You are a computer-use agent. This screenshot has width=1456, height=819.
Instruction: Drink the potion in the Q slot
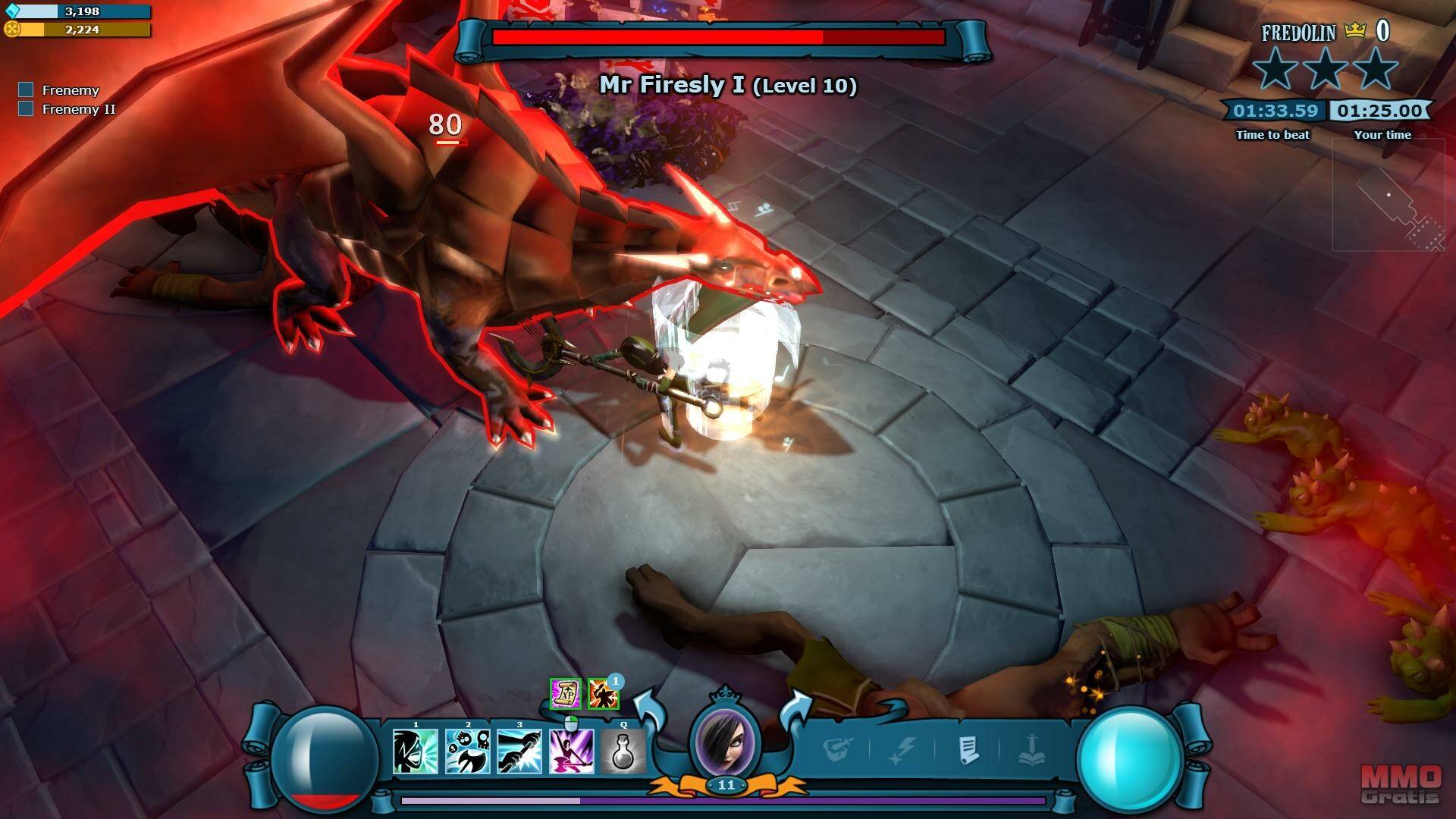coord(623,752)
